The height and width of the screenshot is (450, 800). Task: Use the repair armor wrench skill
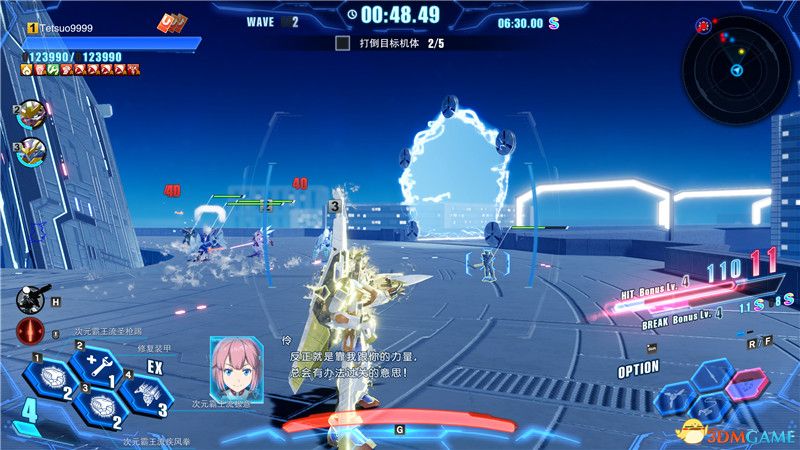(x=98, y=364)
